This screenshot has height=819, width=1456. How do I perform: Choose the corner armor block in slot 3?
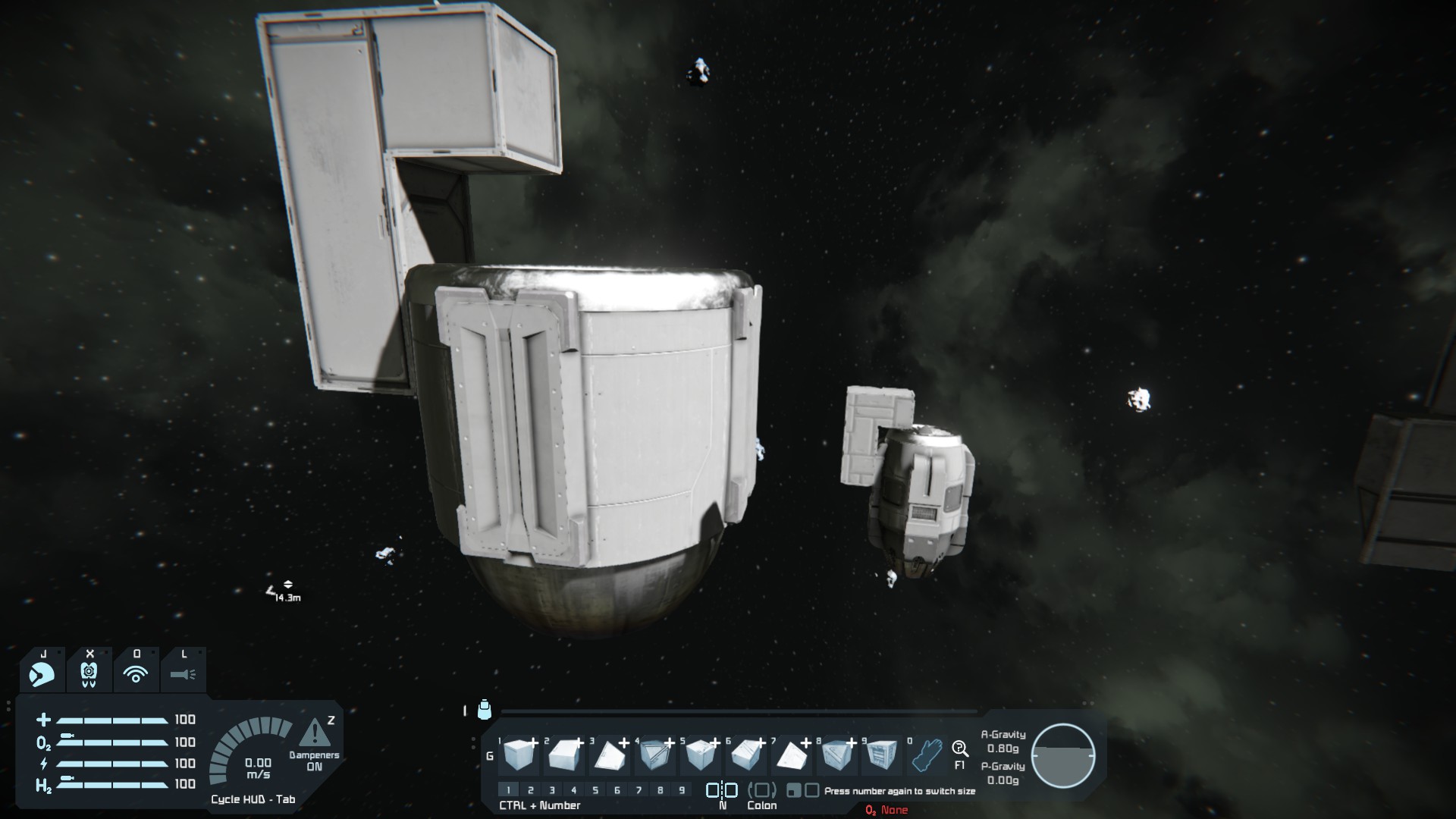point(609,755)
